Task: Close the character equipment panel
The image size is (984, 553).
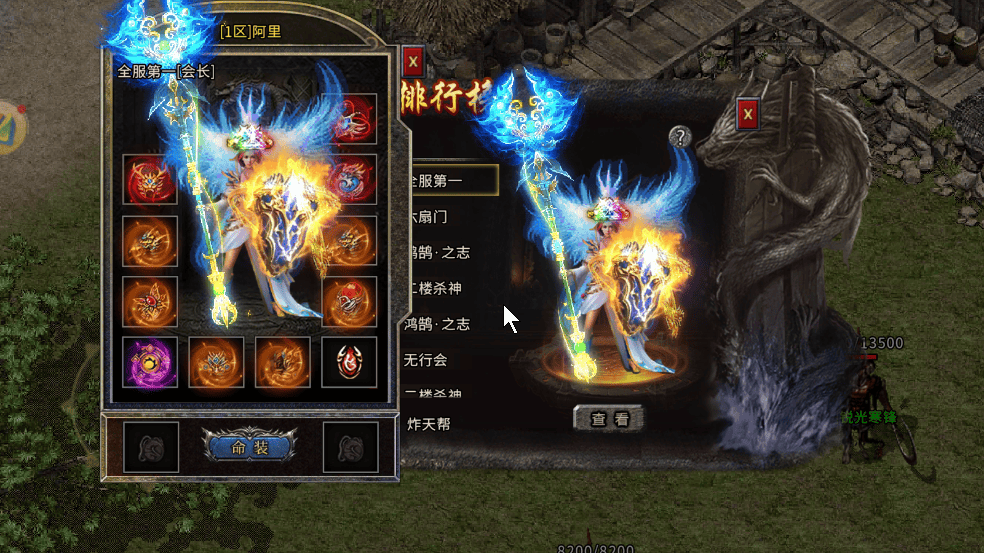Action: click(413, 62)
